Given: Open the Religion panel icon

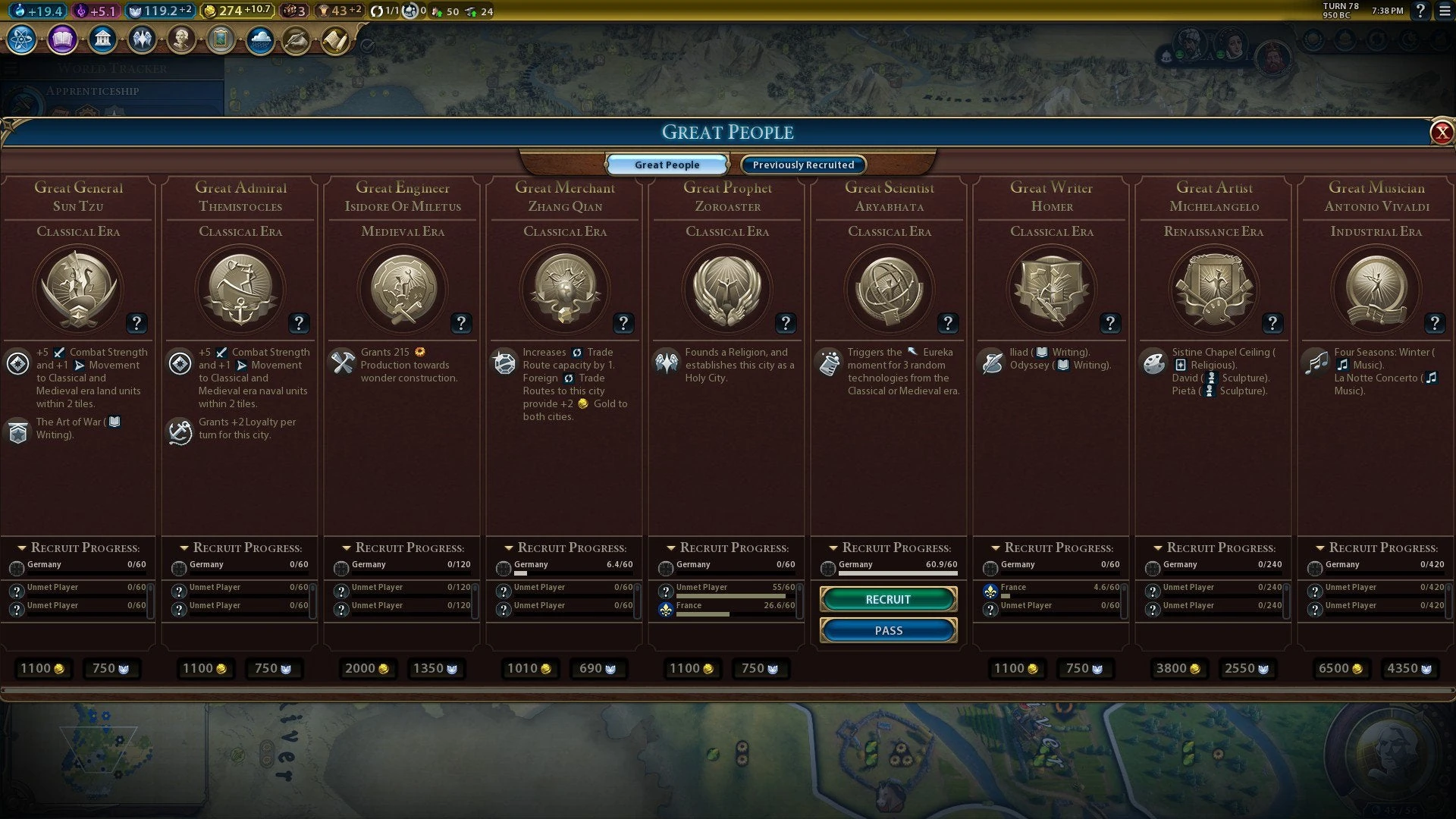Looking at the screenshot, I should (x=142, y=39).
